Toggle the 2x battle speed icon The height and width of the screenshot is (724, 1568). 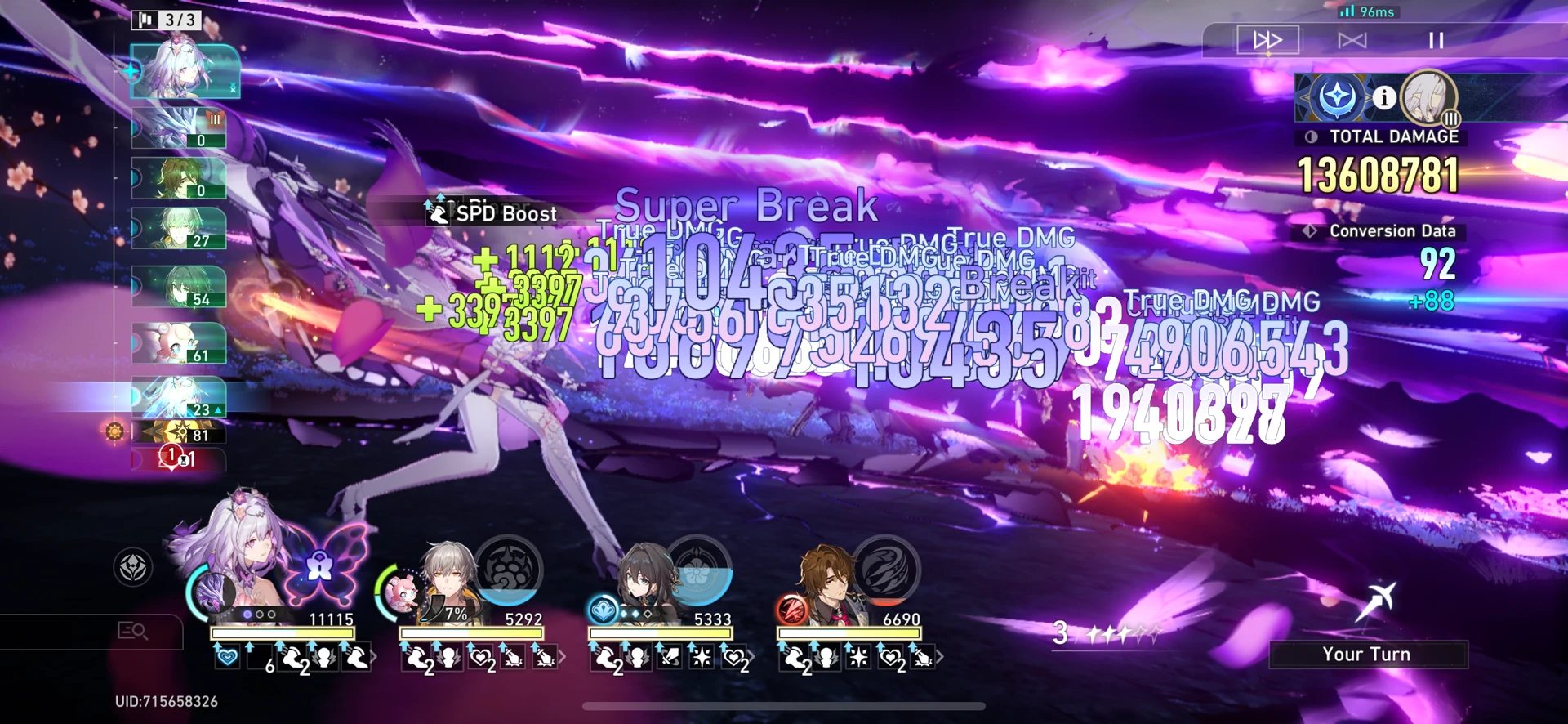1268,39
